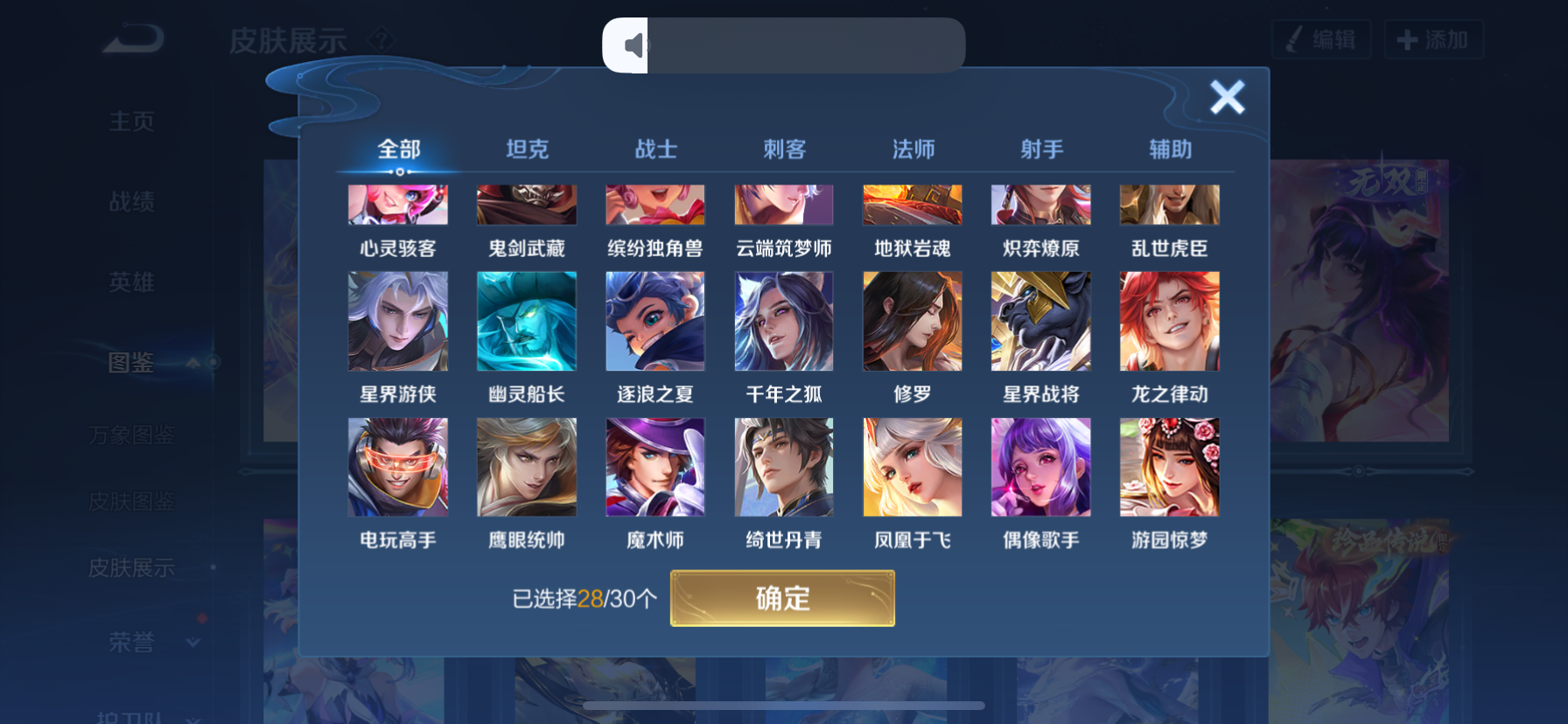1568x724 pixels.
Task: Select the 千年之狐 skin thumbnail
Action: click(x=783, y=321)
